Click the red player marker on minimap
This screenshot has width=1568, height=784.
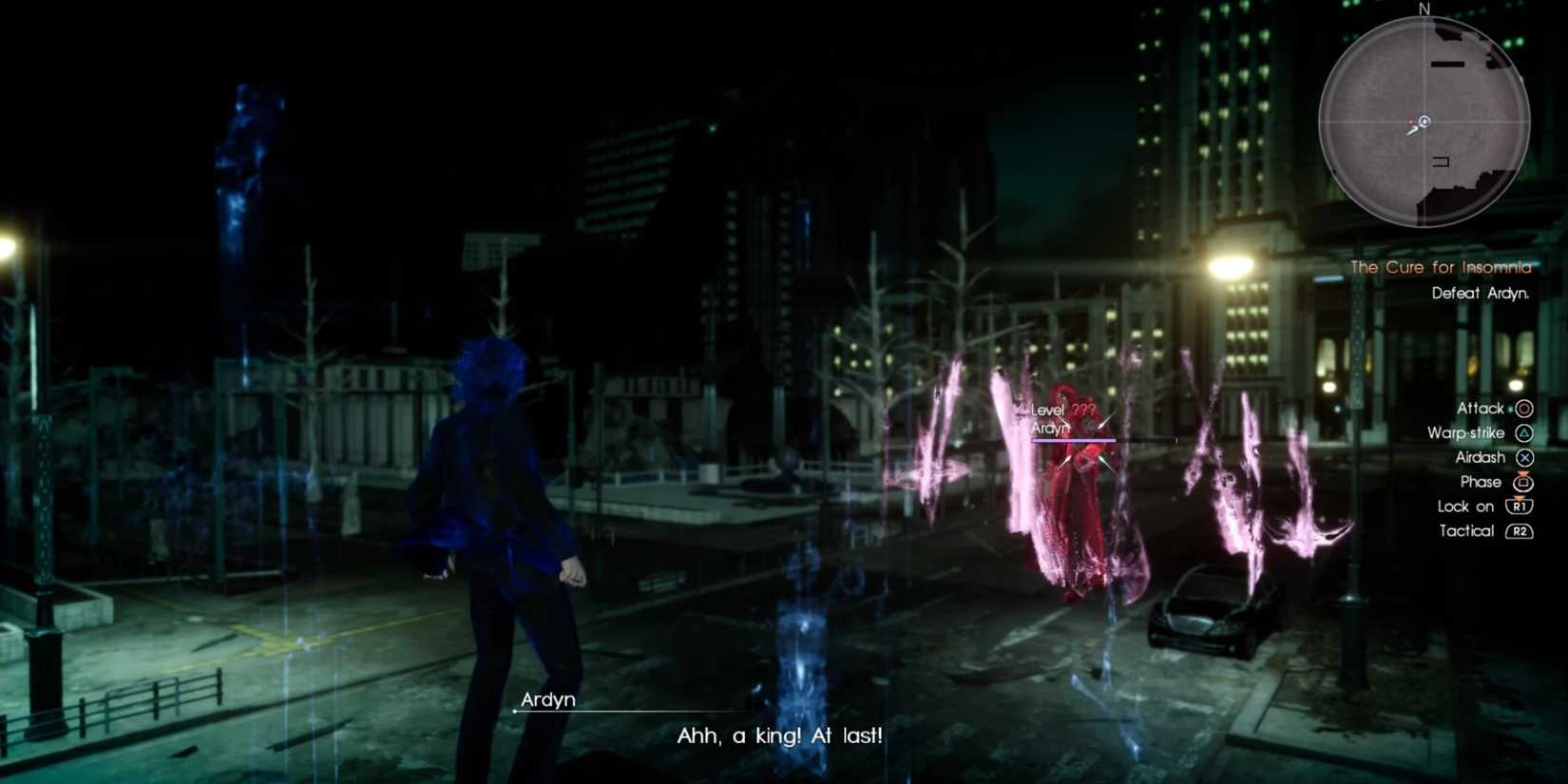pos(1412,123)
